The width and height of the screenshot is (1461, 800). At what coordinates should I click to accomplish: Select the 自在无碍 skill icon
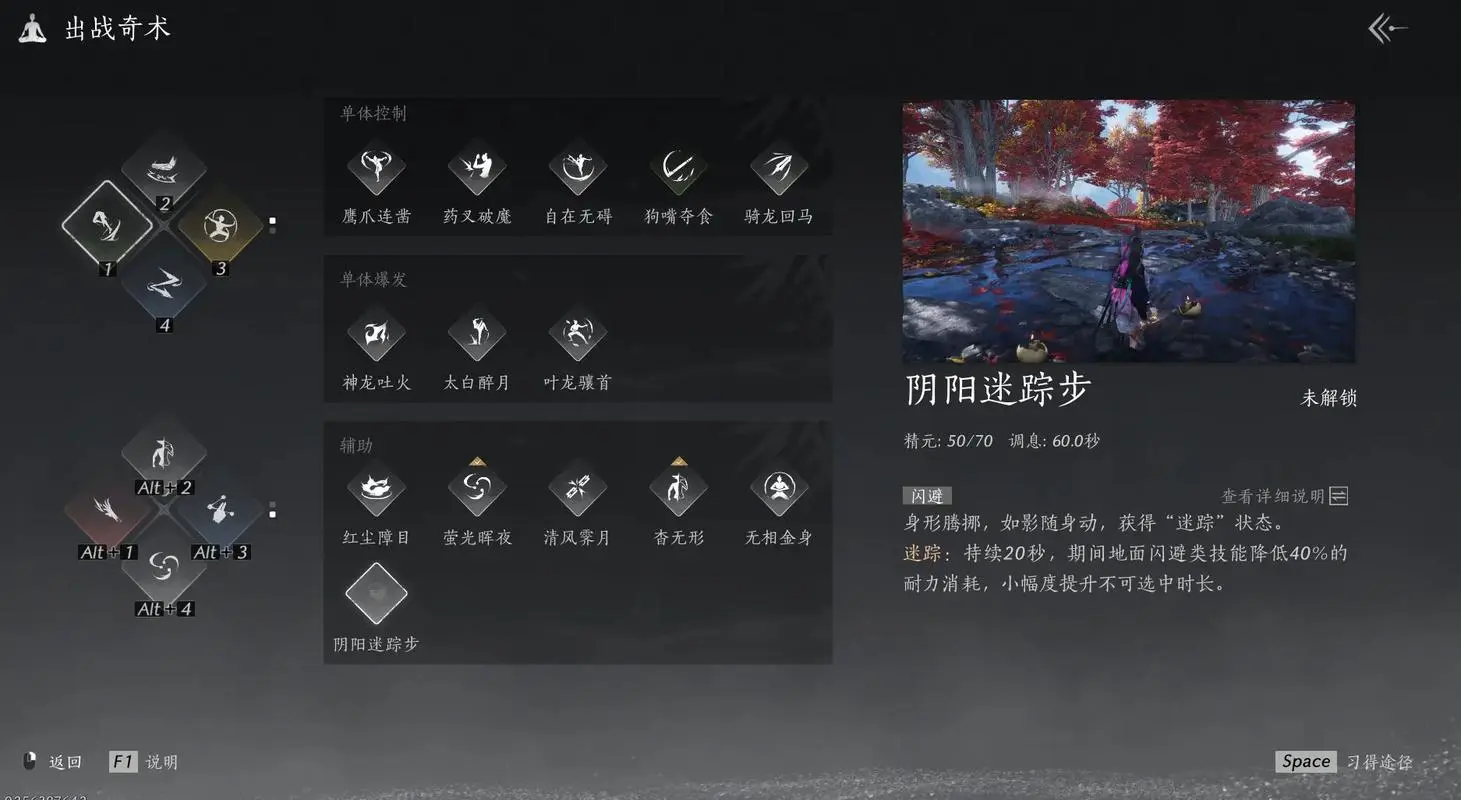tap(577, 170)
